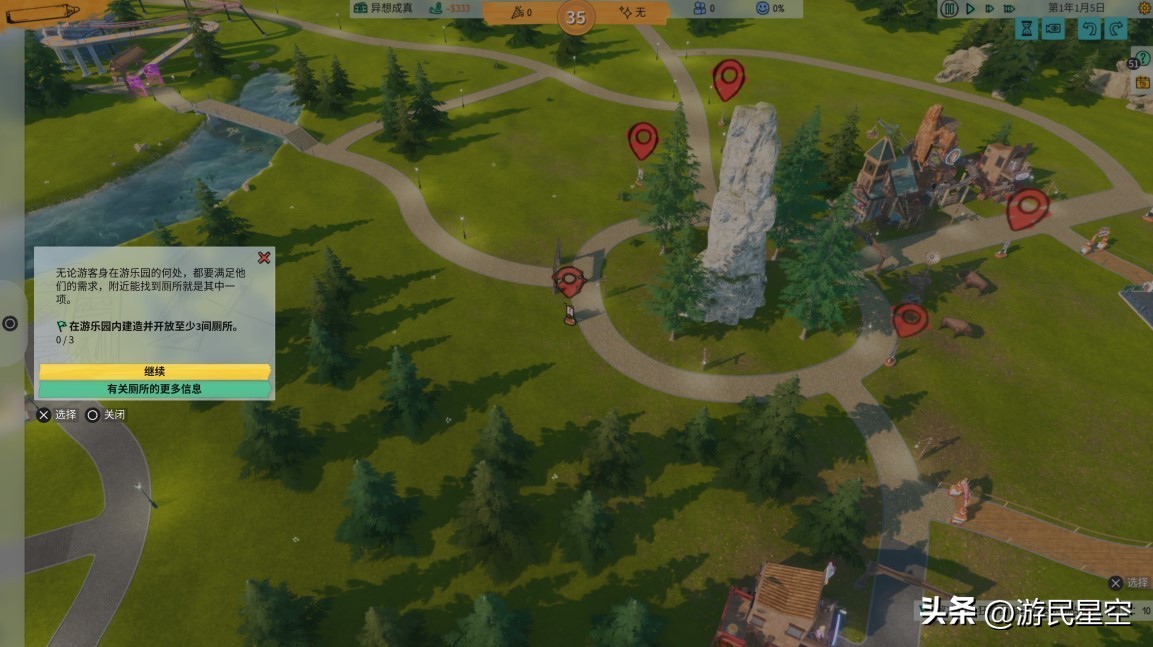
Task: Open the 异想成真 park info panel
Action: [x=385, y=9]
